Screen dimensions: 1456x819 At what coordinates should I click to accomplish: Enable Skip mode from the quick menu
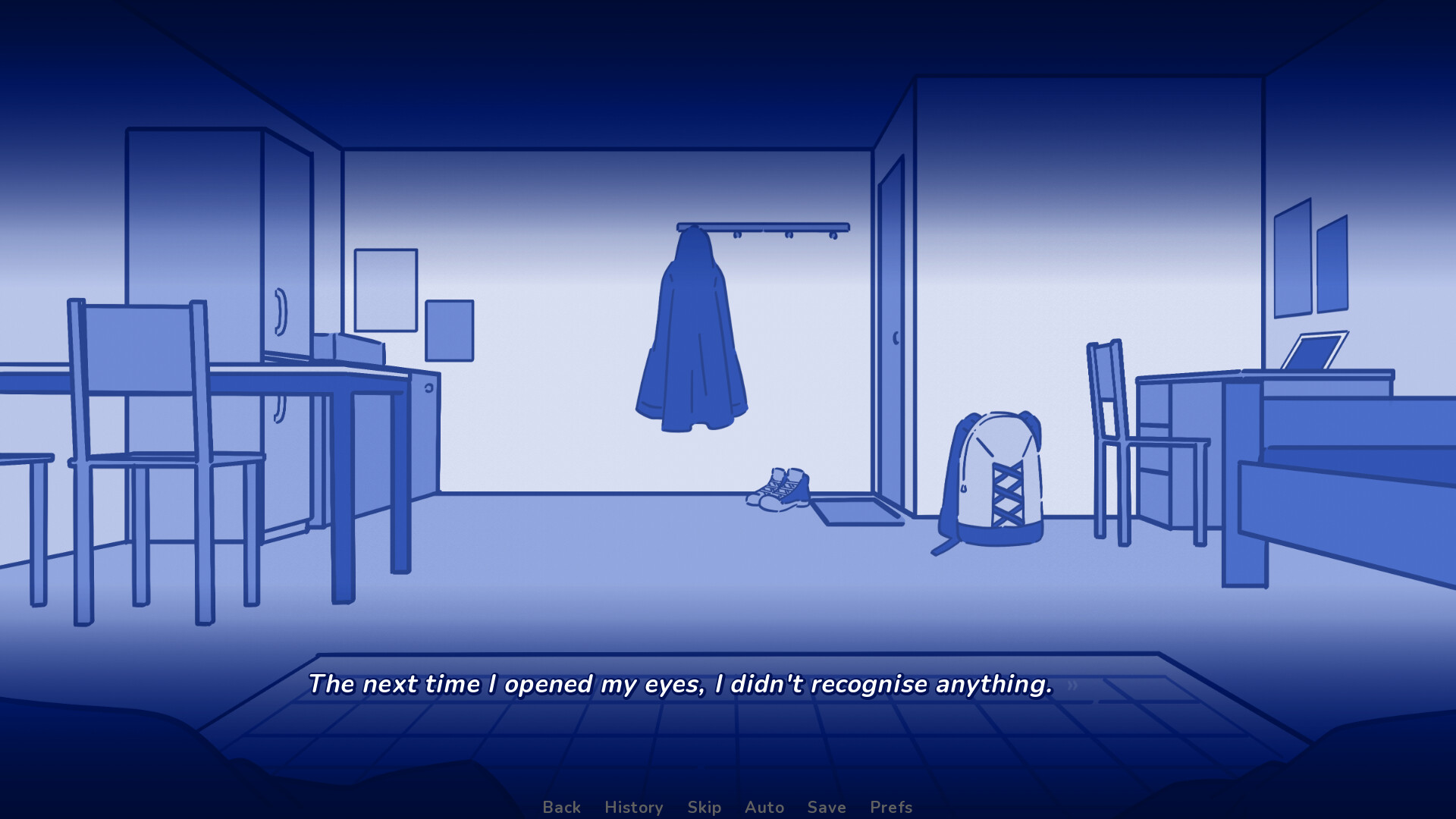point(704,807)
